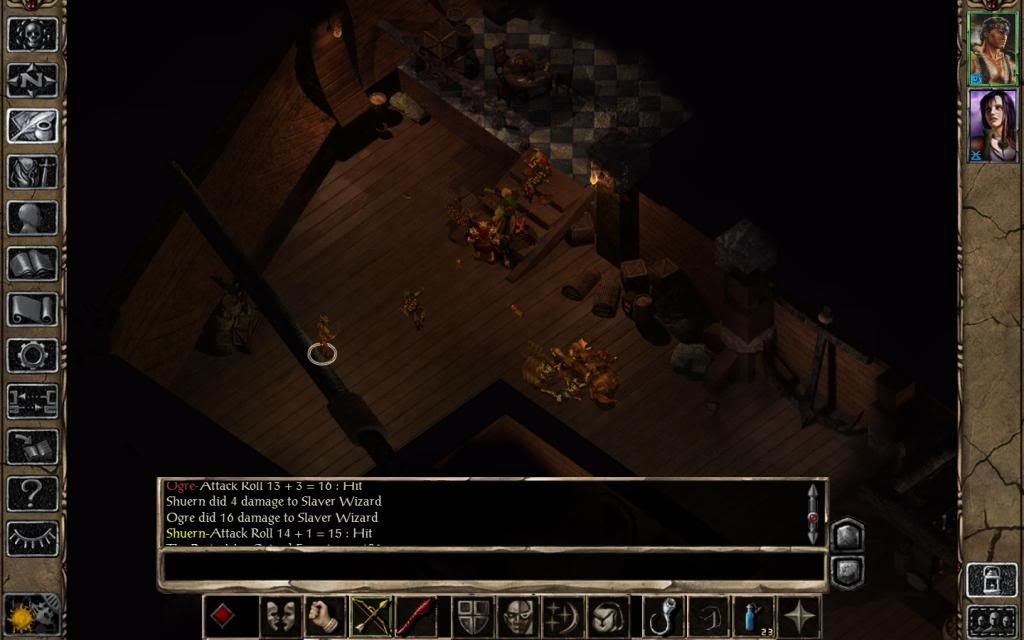Equip the bow and arrow weapon slot
The width and height of the screenshot is (1024, 640).
[370, 616]
